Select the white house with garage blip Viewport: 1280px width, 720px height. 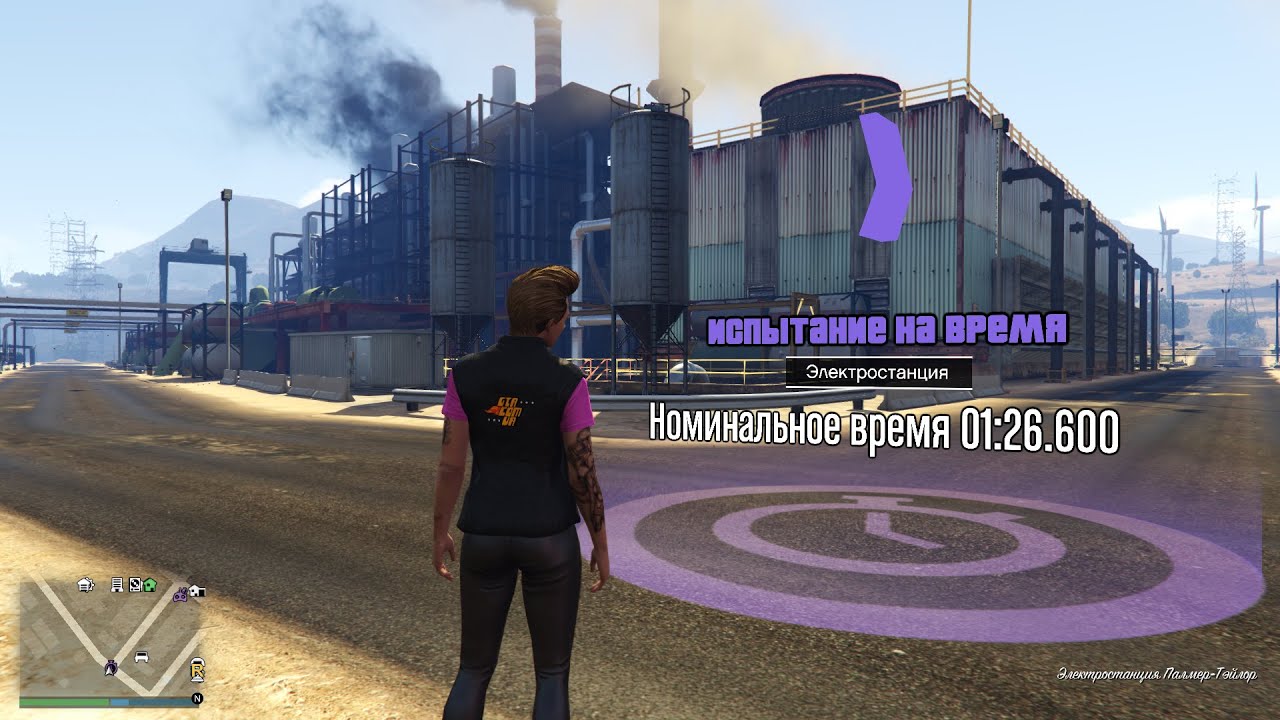(x=196, y=591)
